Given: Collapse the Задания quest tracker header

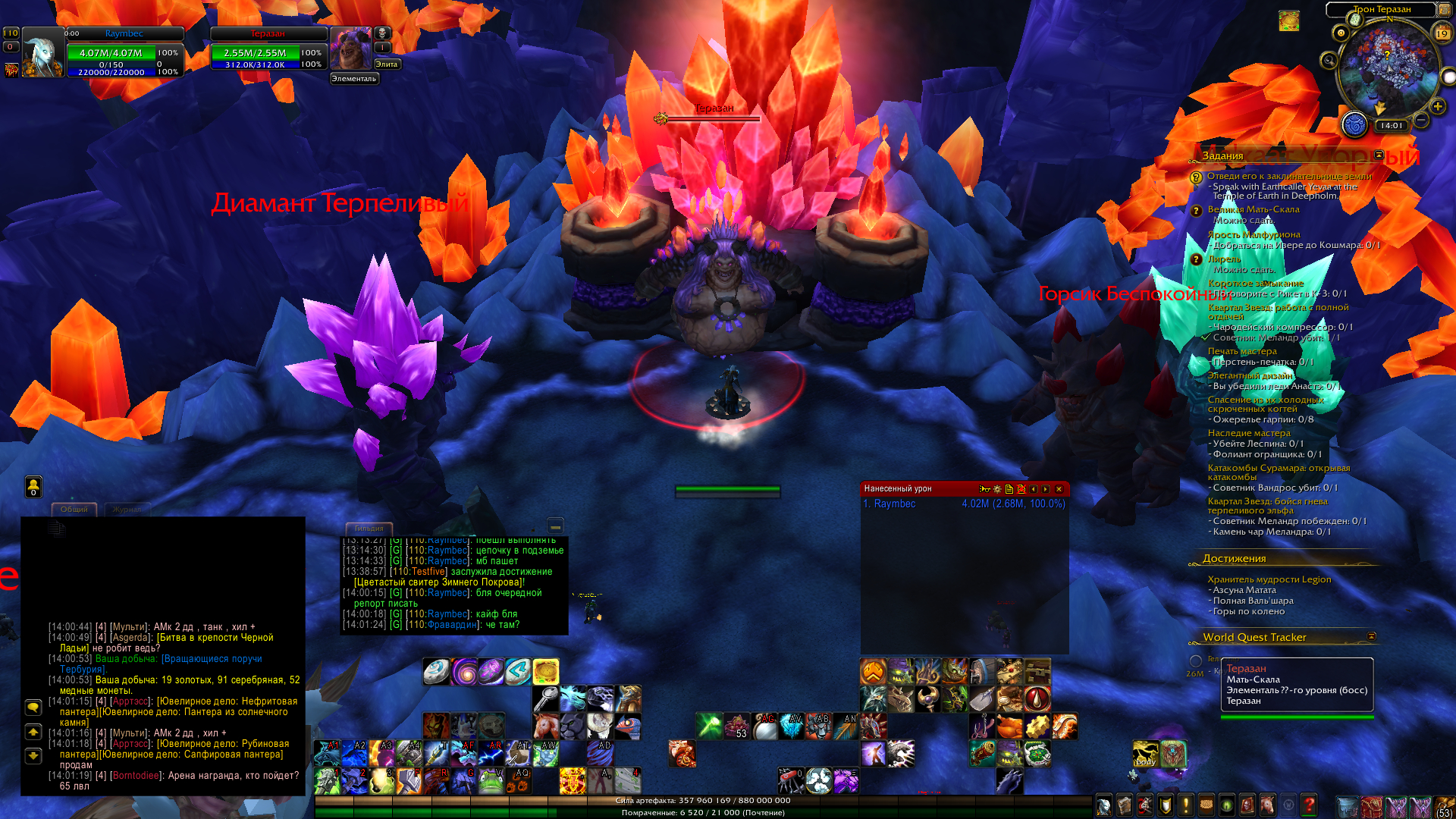Looking at the screenshot, I should [1379, 155].
